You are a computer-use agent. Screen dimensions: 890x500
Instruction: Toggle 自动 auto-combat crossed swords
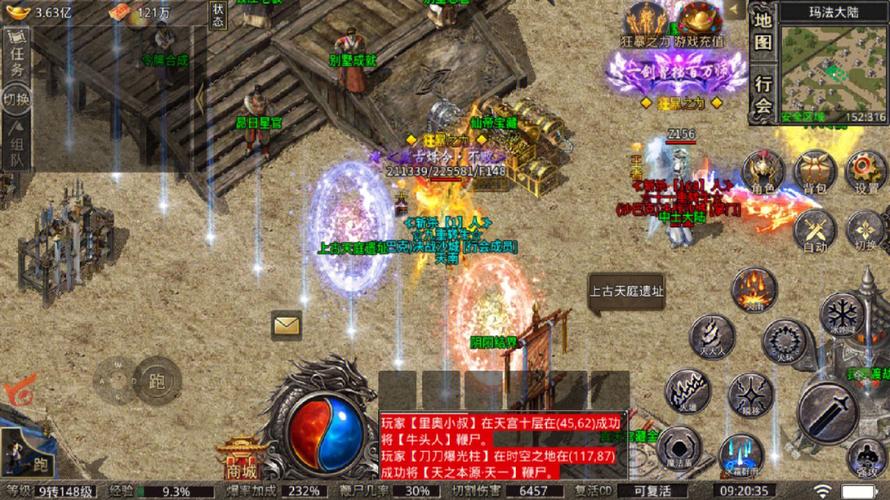pyautogui.click(x=815, y=230)
